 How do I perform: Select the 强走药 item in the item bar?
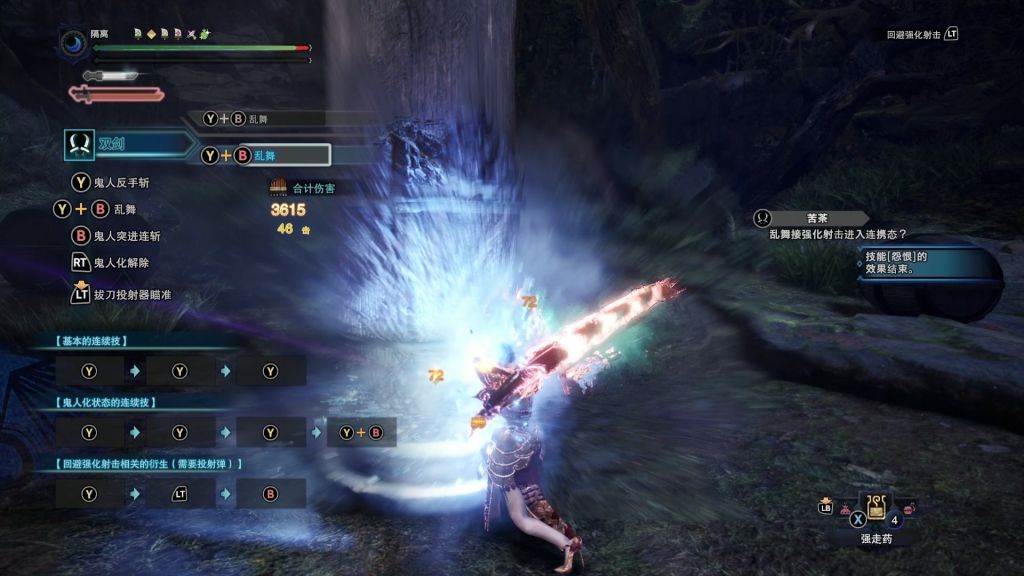click(876, 508)
